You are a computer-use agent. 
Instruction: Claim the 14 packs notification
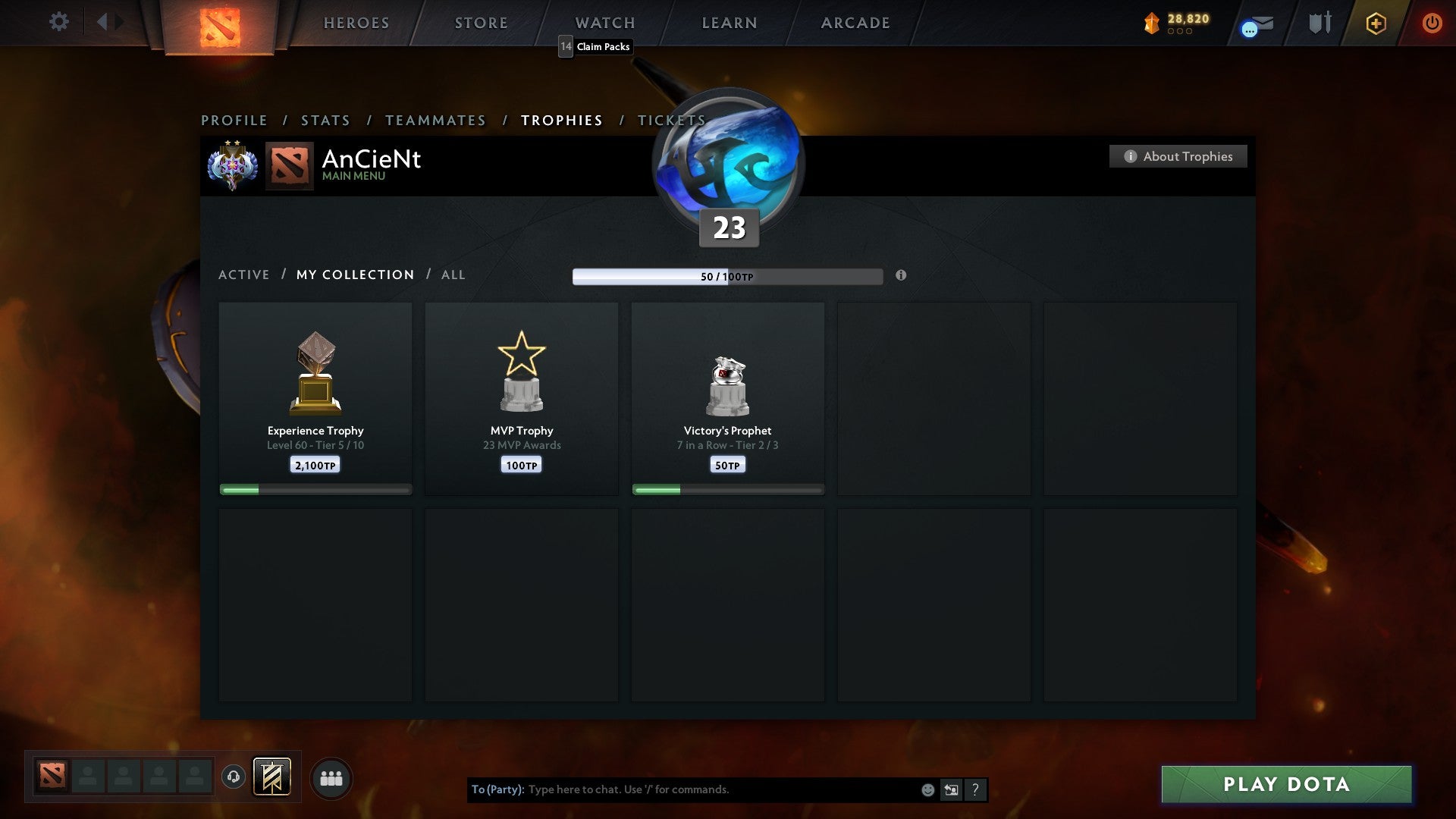pos(596,47)
